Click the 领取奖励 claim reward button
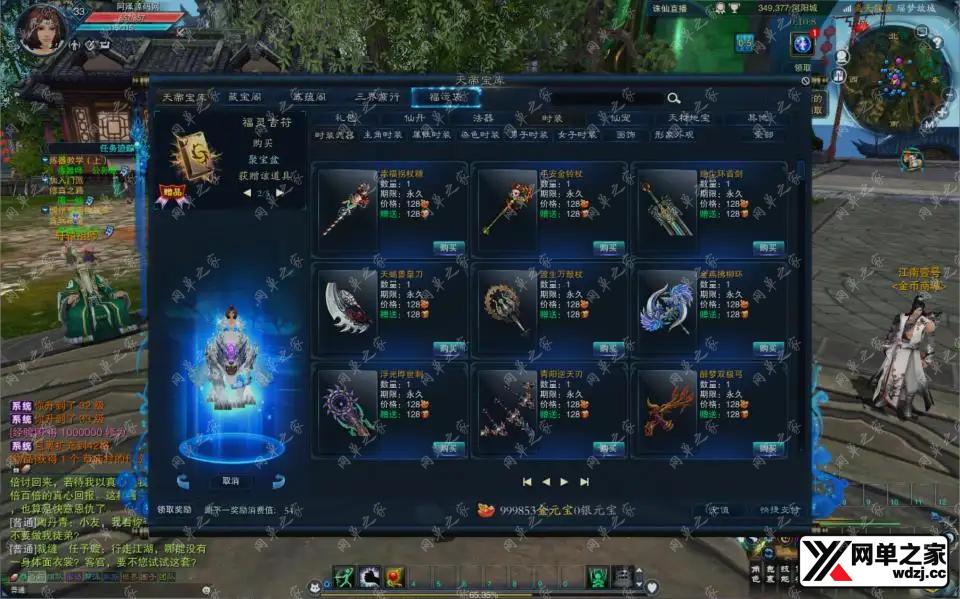The height and width of the screenshot is (599, 960). pos(174,510)
